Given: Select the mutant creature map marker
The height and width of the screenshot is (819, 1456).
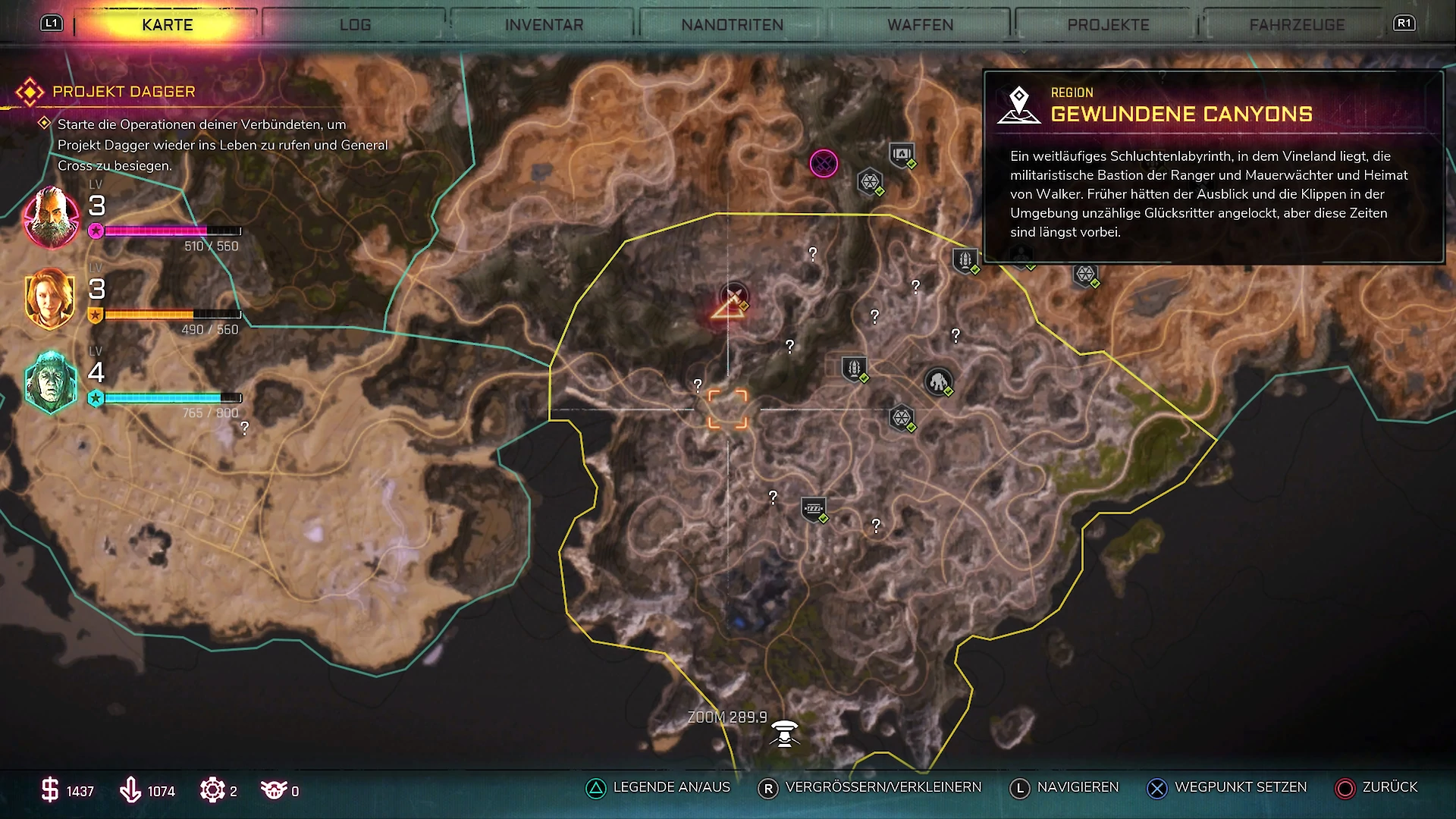Looking at the screenshot, I should click(x=939, y=381).
